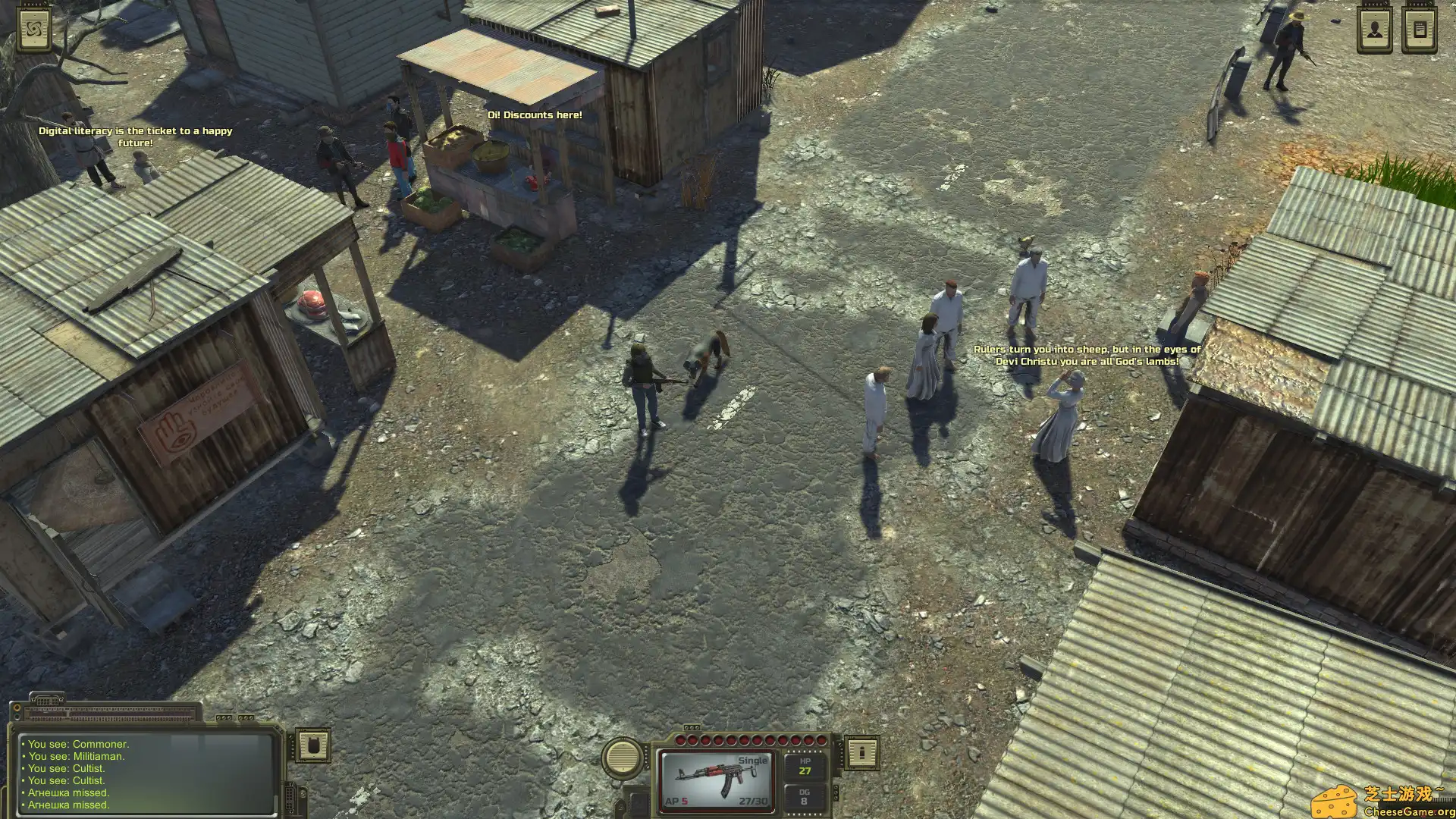Click the item slot icon beside HP display
This screenshot has width=1456, height=819.
pyautogui.click(x=861, y=752)
